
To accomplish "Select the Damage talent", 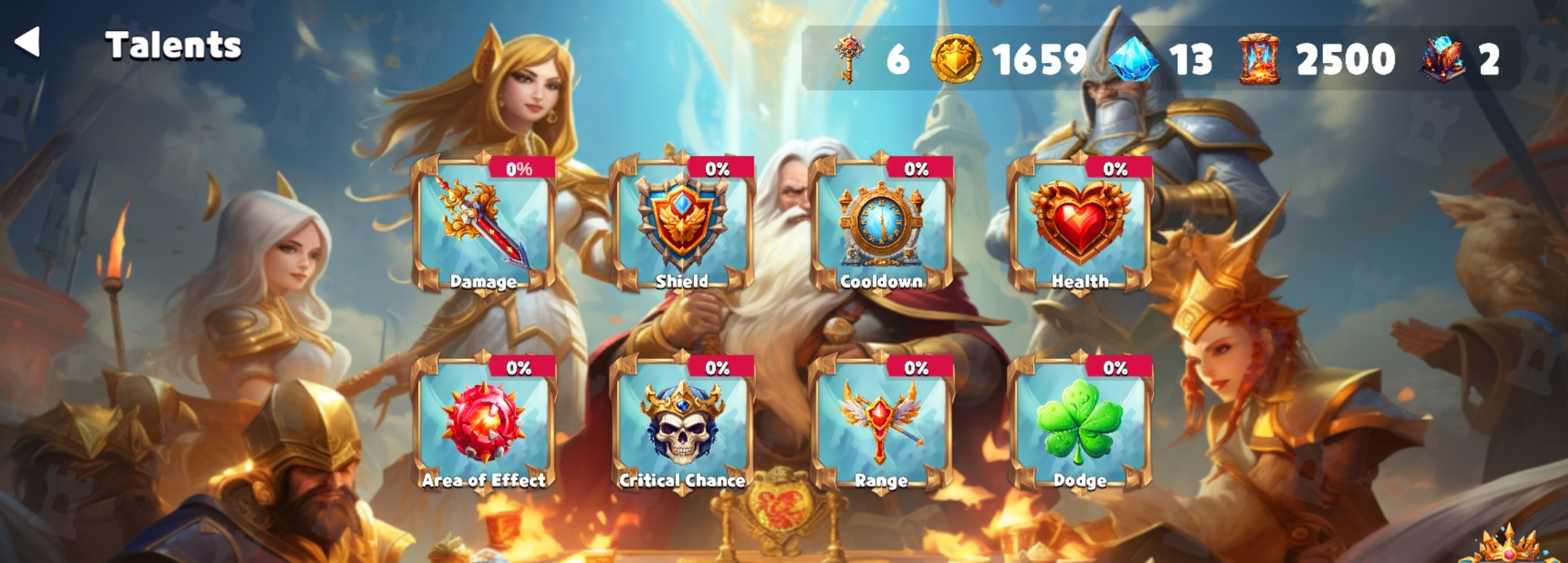I will pyautogui.click(x=483, y=224).
